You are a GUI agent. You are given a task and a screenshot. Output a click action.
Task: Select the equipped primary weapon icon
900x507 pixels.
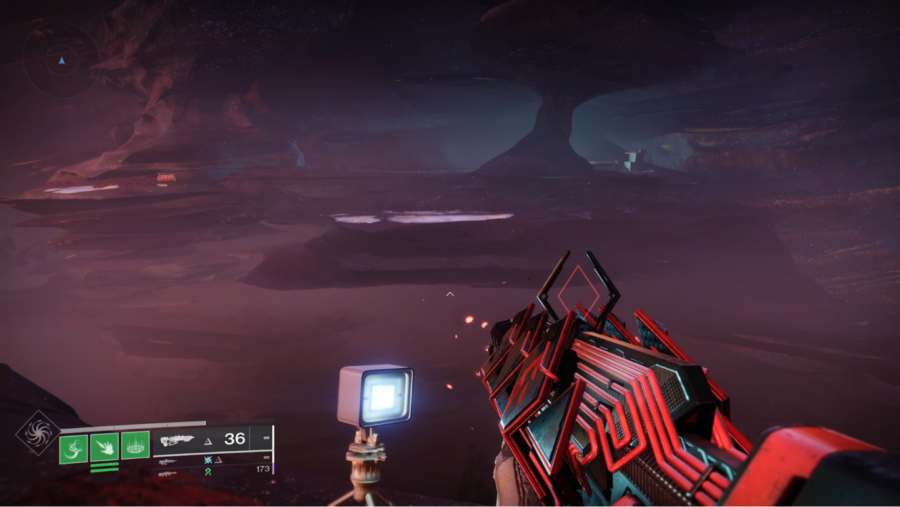click(176, 439)
